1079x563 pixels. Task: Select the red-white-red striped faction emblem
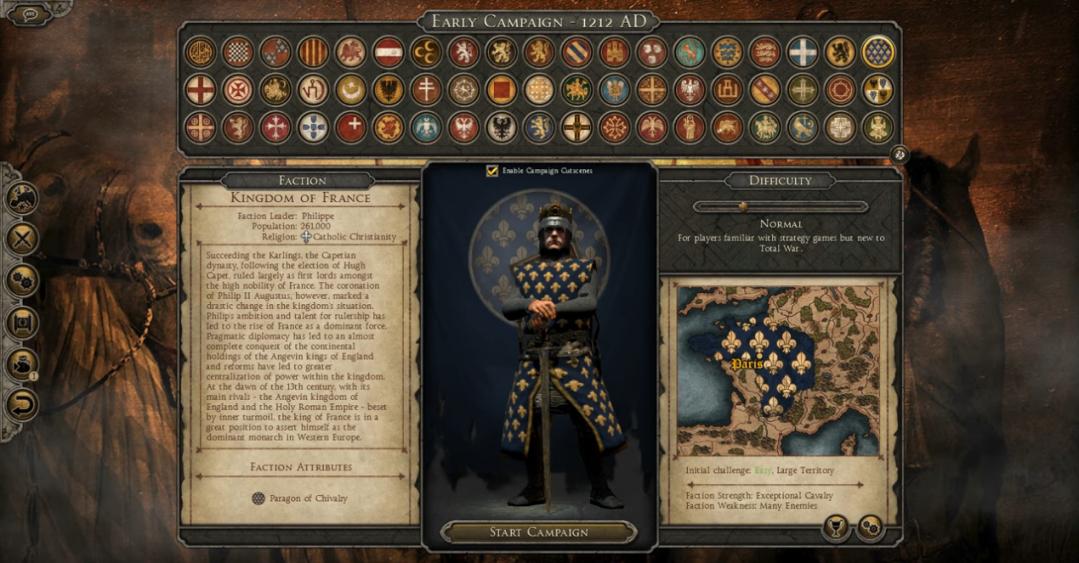point(388,51)
